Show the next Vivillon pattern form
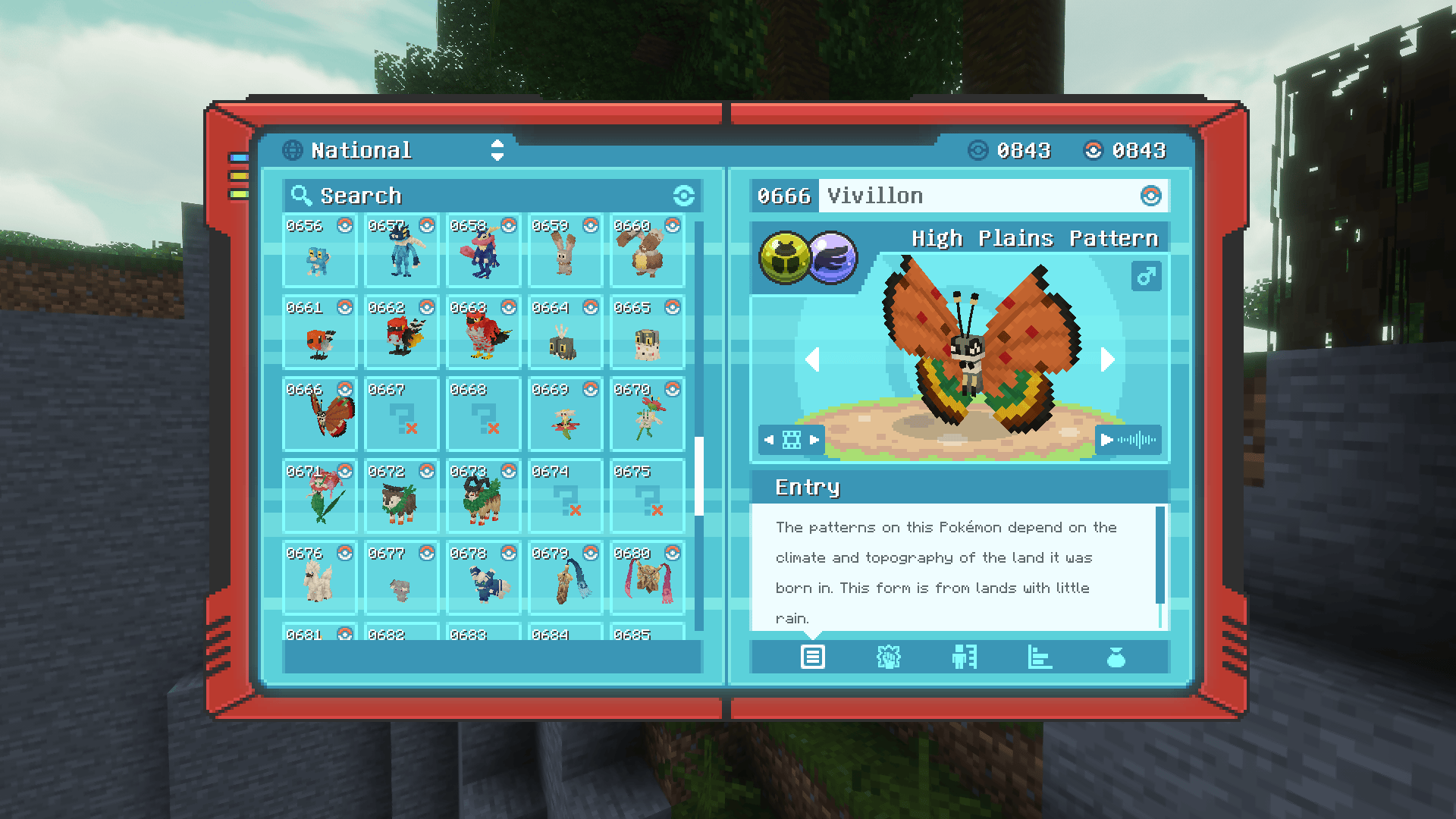 [1108, 359]
